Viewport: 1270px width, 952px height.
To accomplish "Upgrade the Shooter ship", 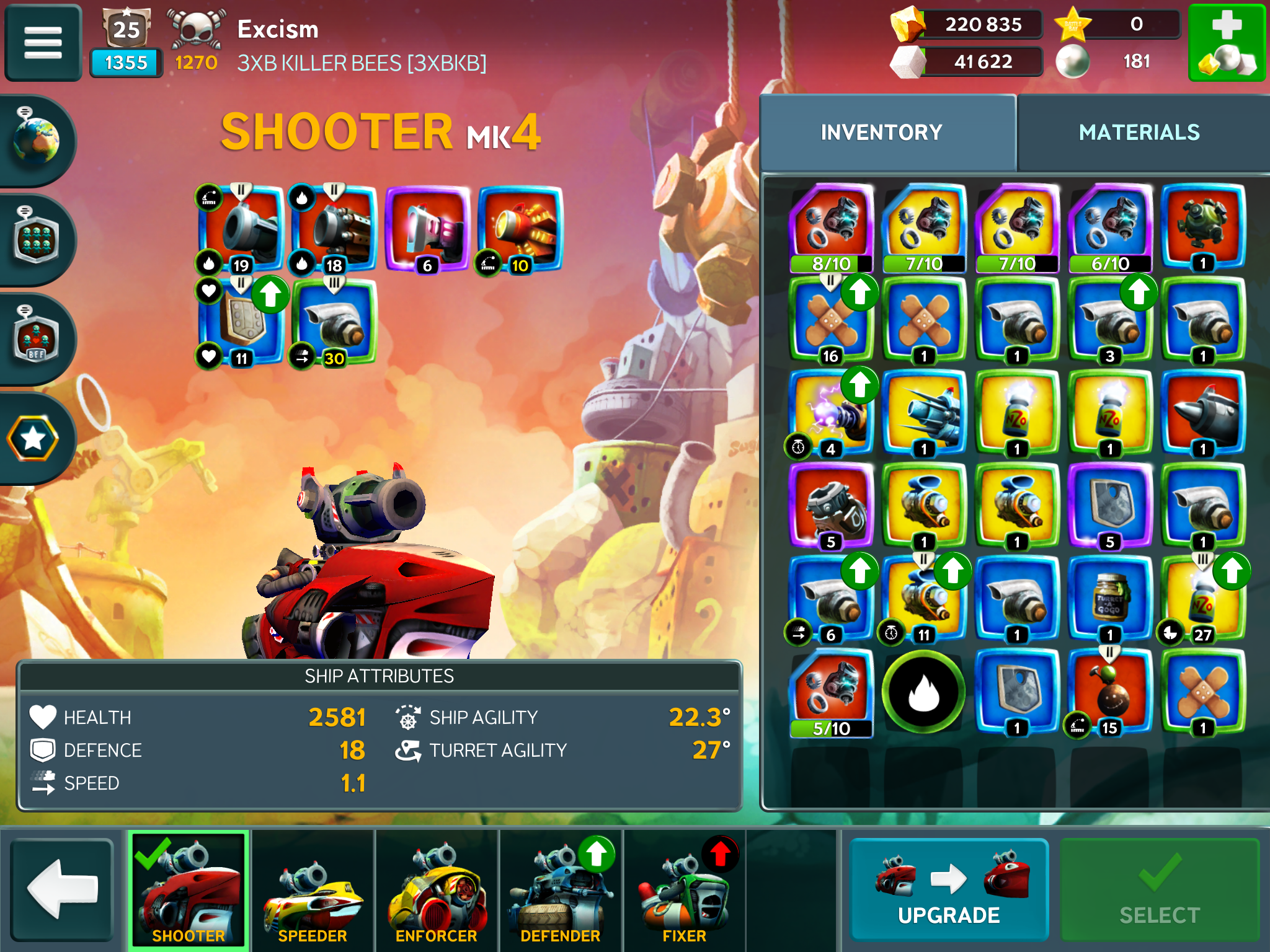I will tap(948, 888).
